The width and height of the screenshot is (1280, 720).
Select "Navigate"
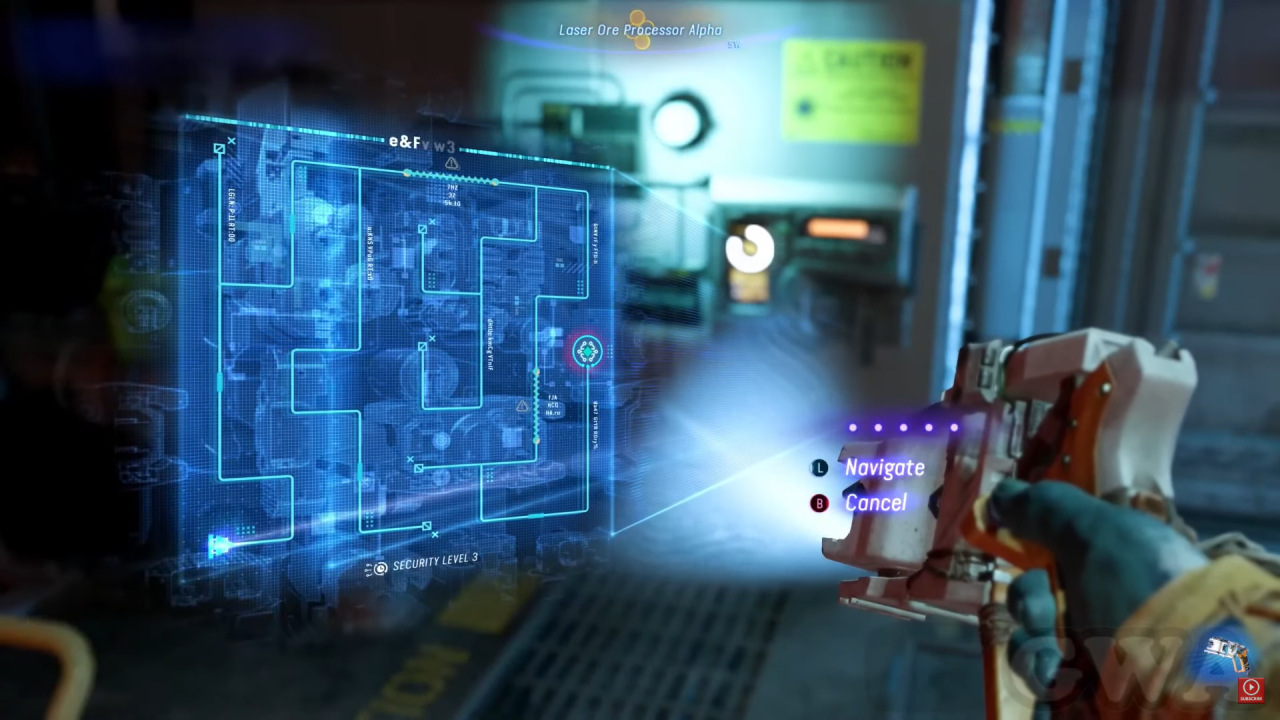[884, 468]
